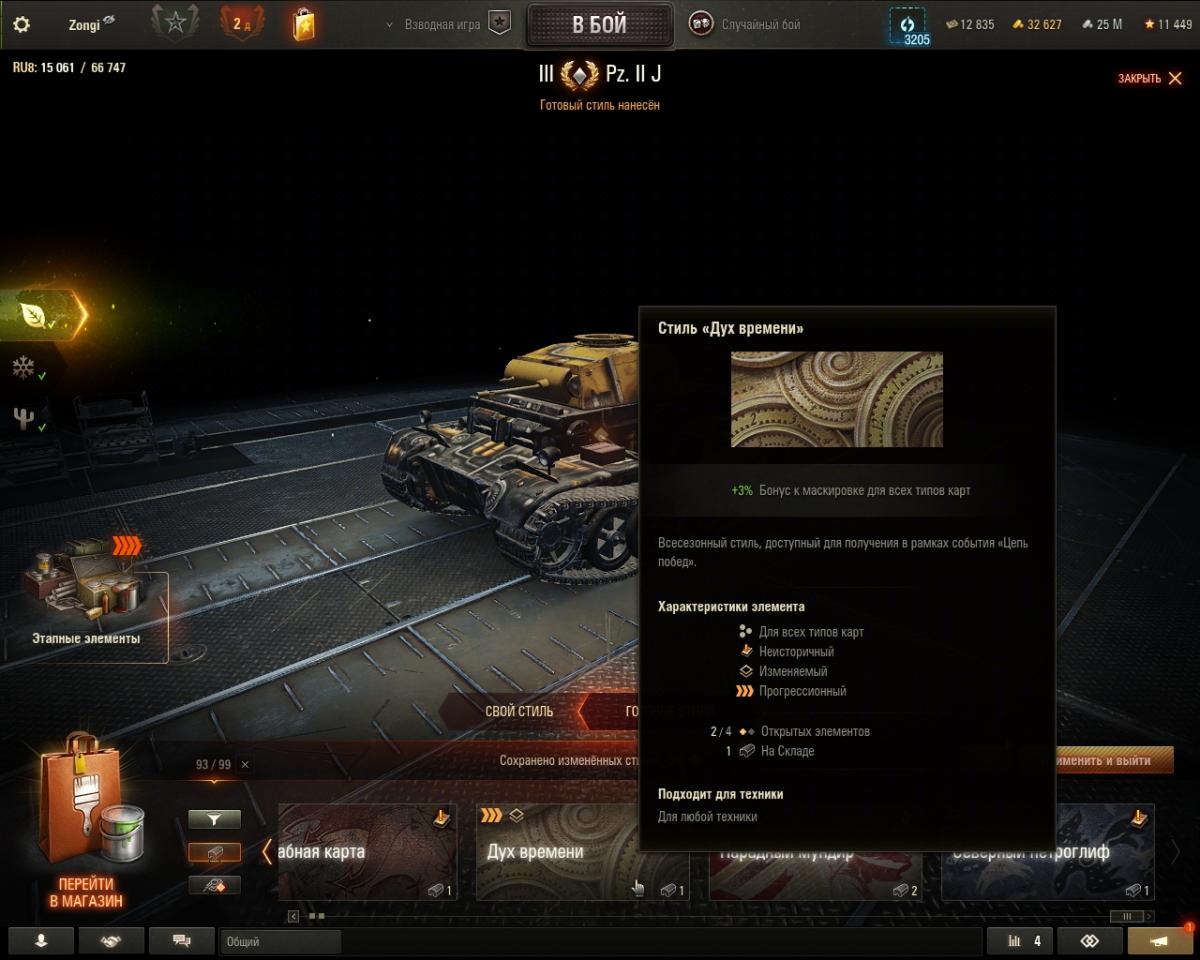1200x960 pixels.
Task: Switch to the summer leaf camouflage tab
Action: pyautogui.click(x=35, y=315)
